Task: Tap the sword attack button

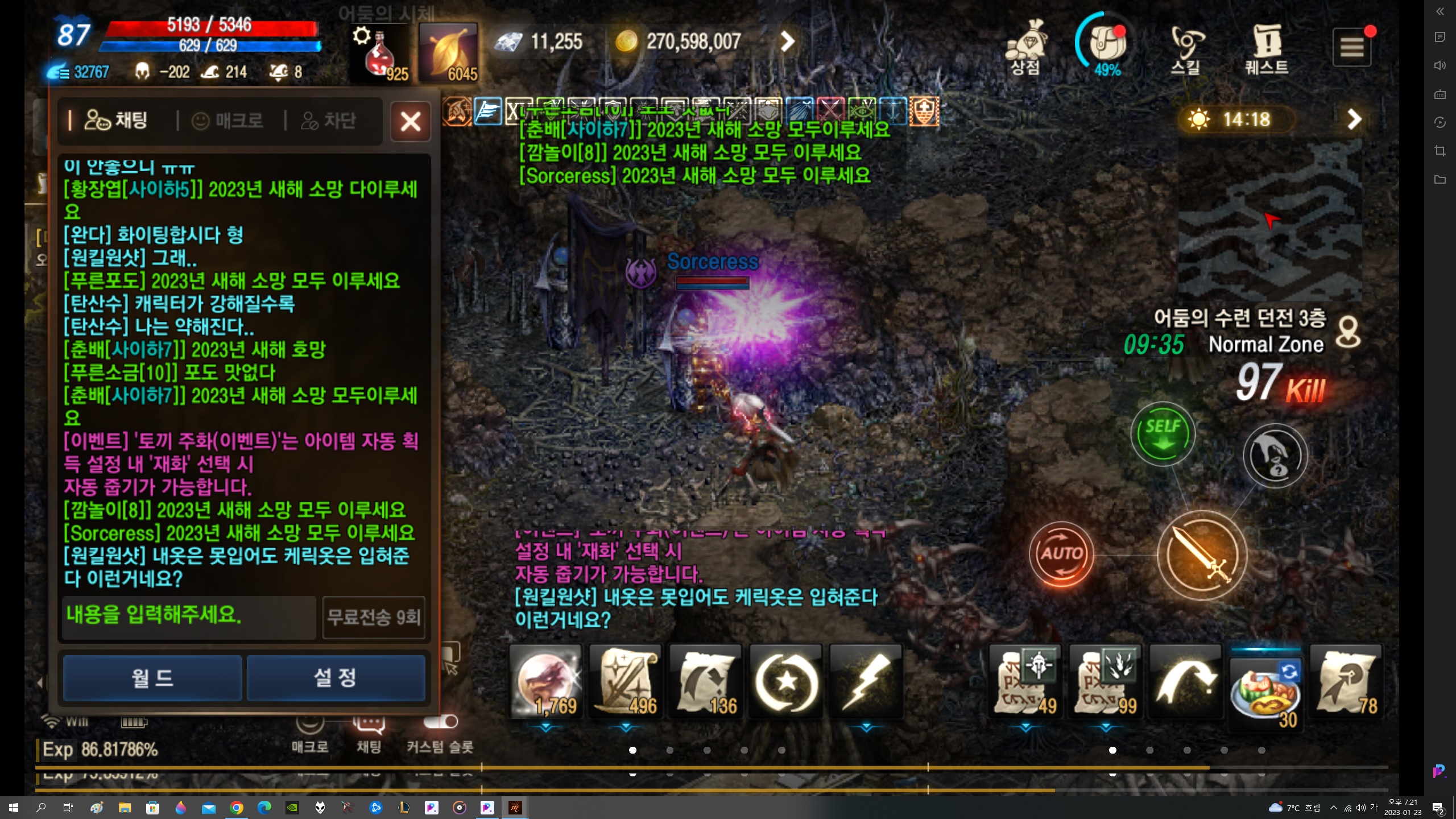Action: (1202, 555)
